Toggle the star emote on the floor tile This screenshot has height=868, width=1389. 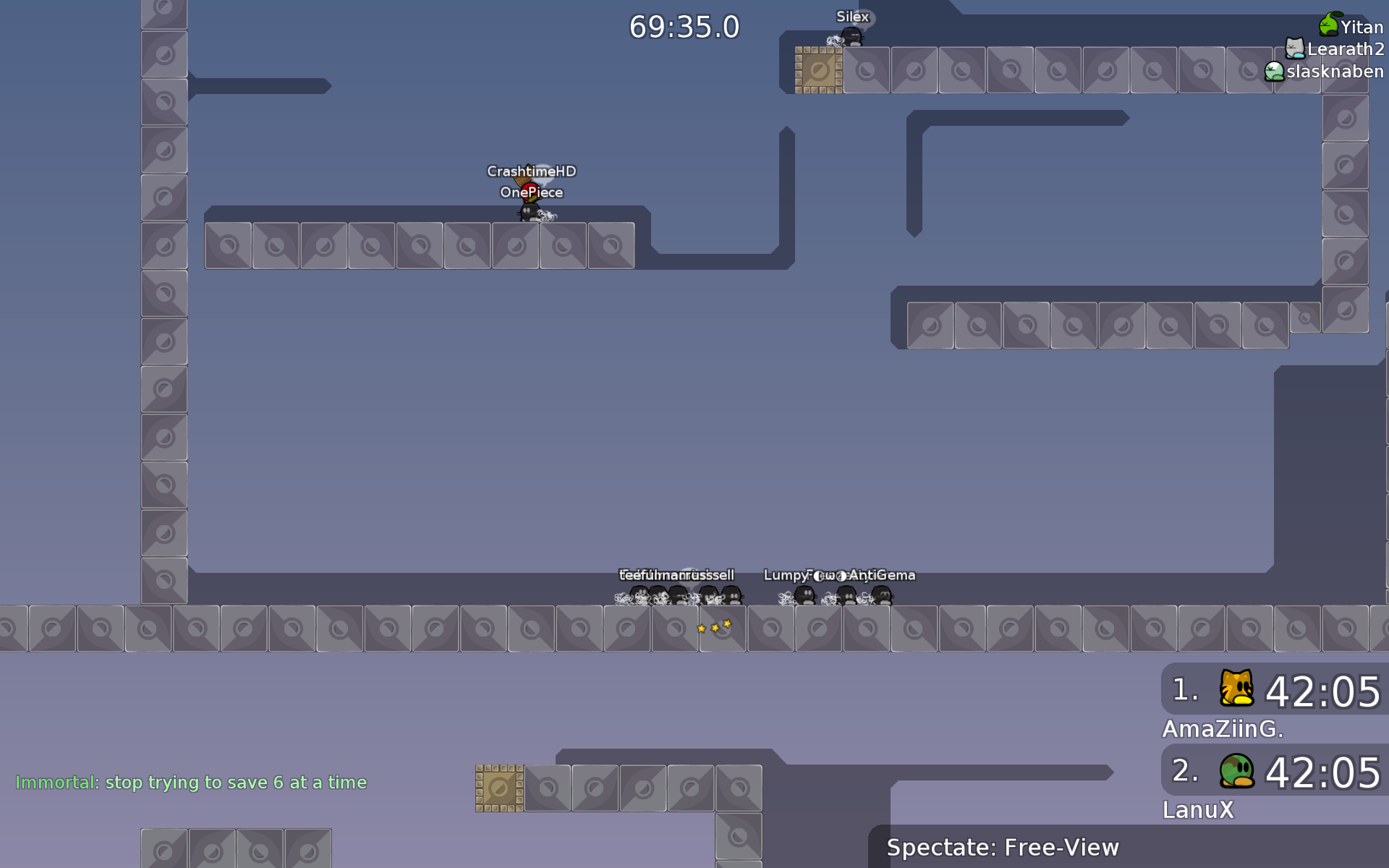pos(714,626)
